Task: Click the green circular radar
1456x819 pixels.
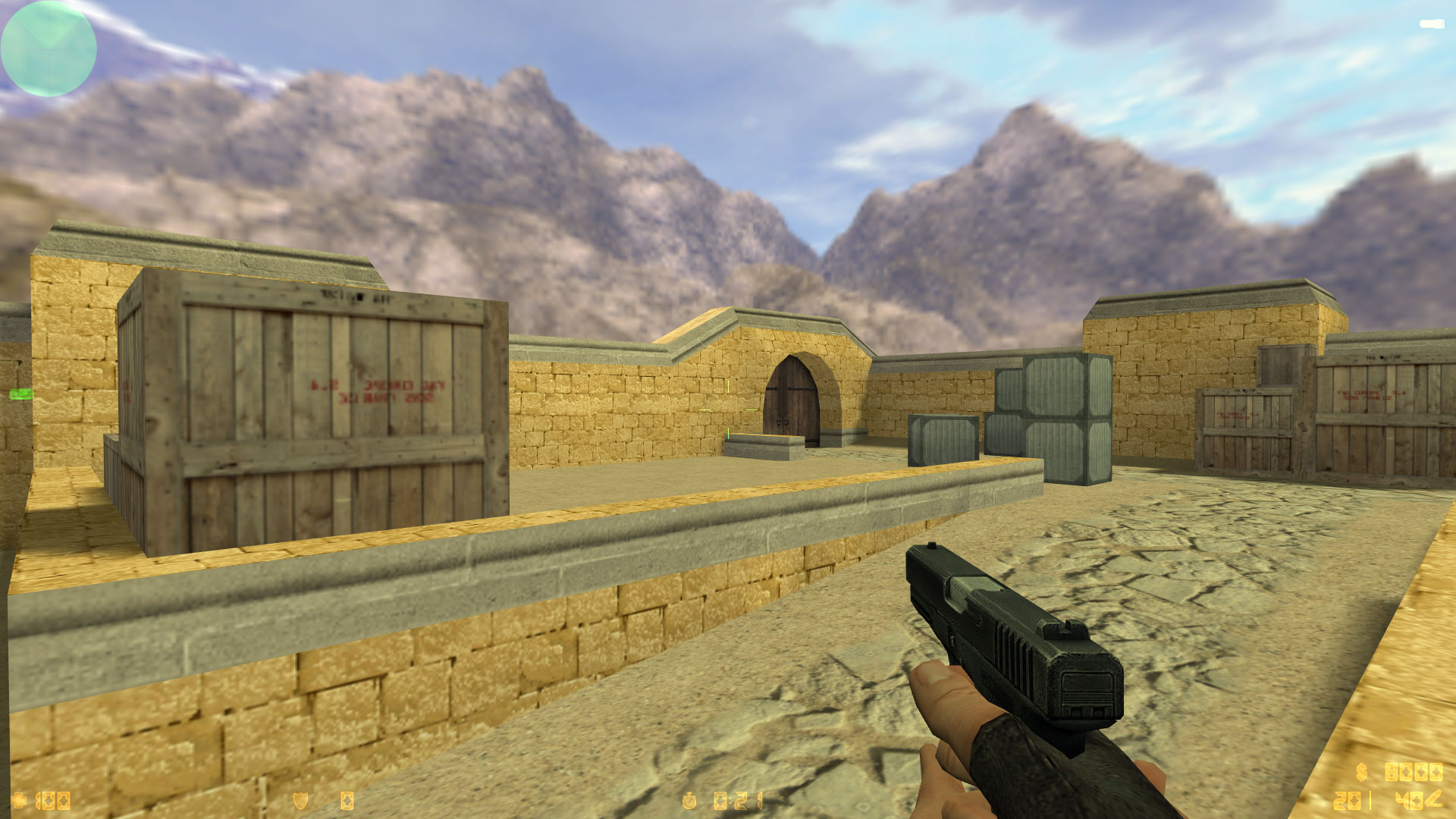Action: click(49, 49)
